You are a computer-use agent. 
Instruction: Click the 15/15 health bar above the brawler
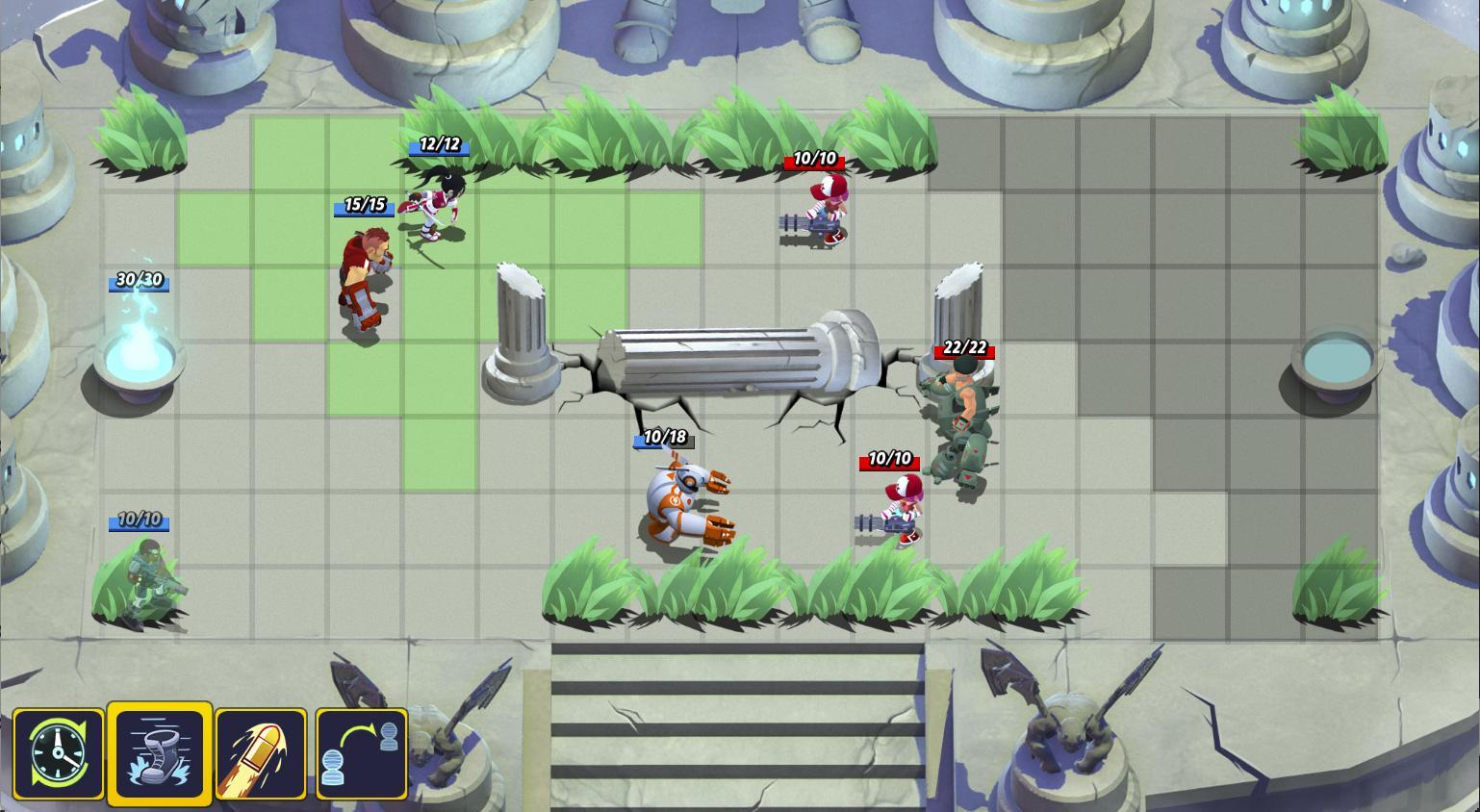[x=364, y=204]
